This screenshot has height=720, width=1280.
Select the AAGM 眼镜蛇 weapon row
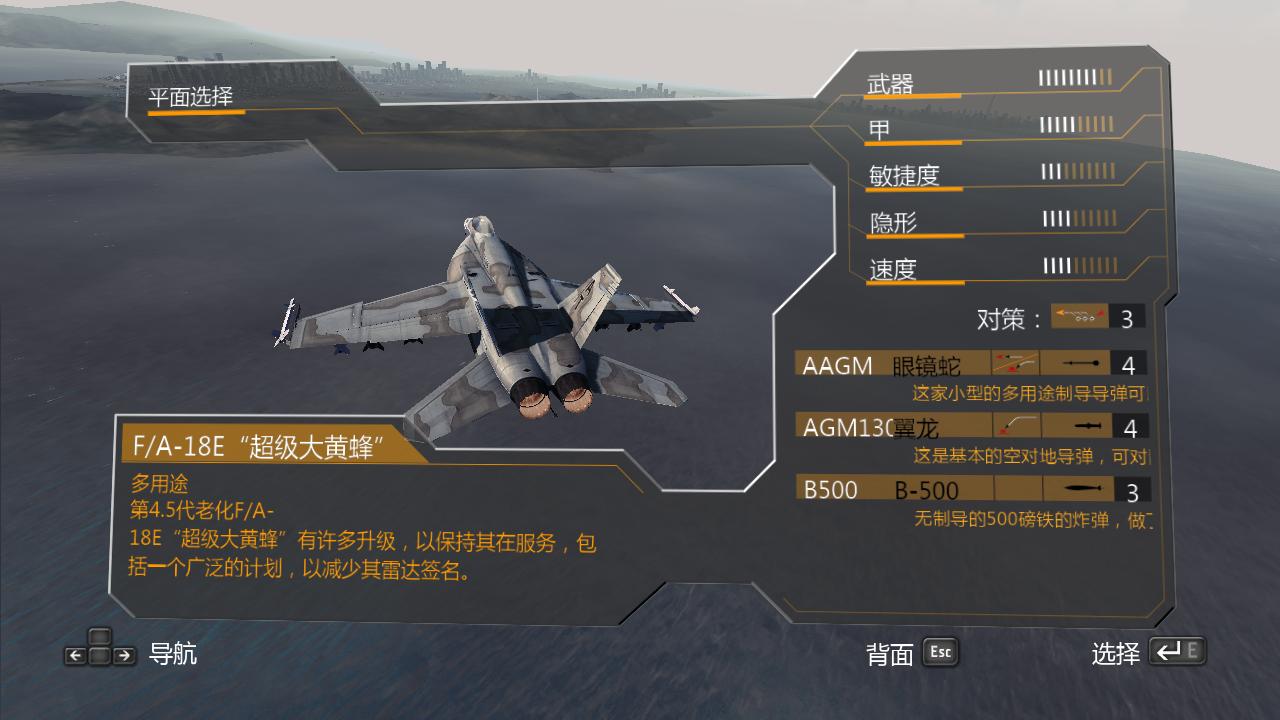pyautogui.click(x=880, y=365)
